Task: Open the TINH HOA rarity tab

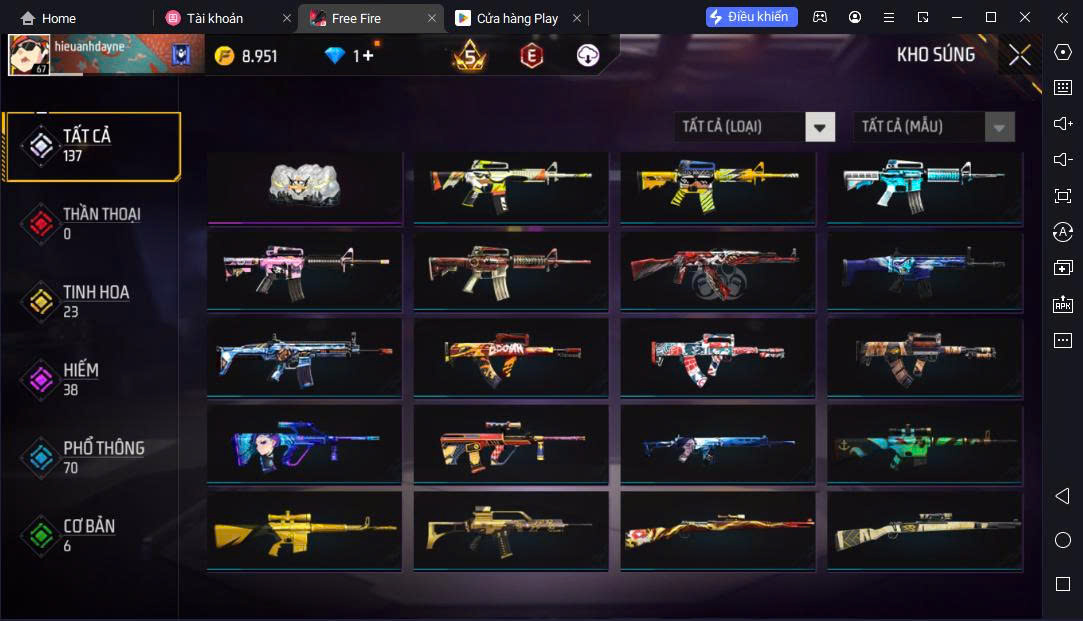Action: pos(92,301)
